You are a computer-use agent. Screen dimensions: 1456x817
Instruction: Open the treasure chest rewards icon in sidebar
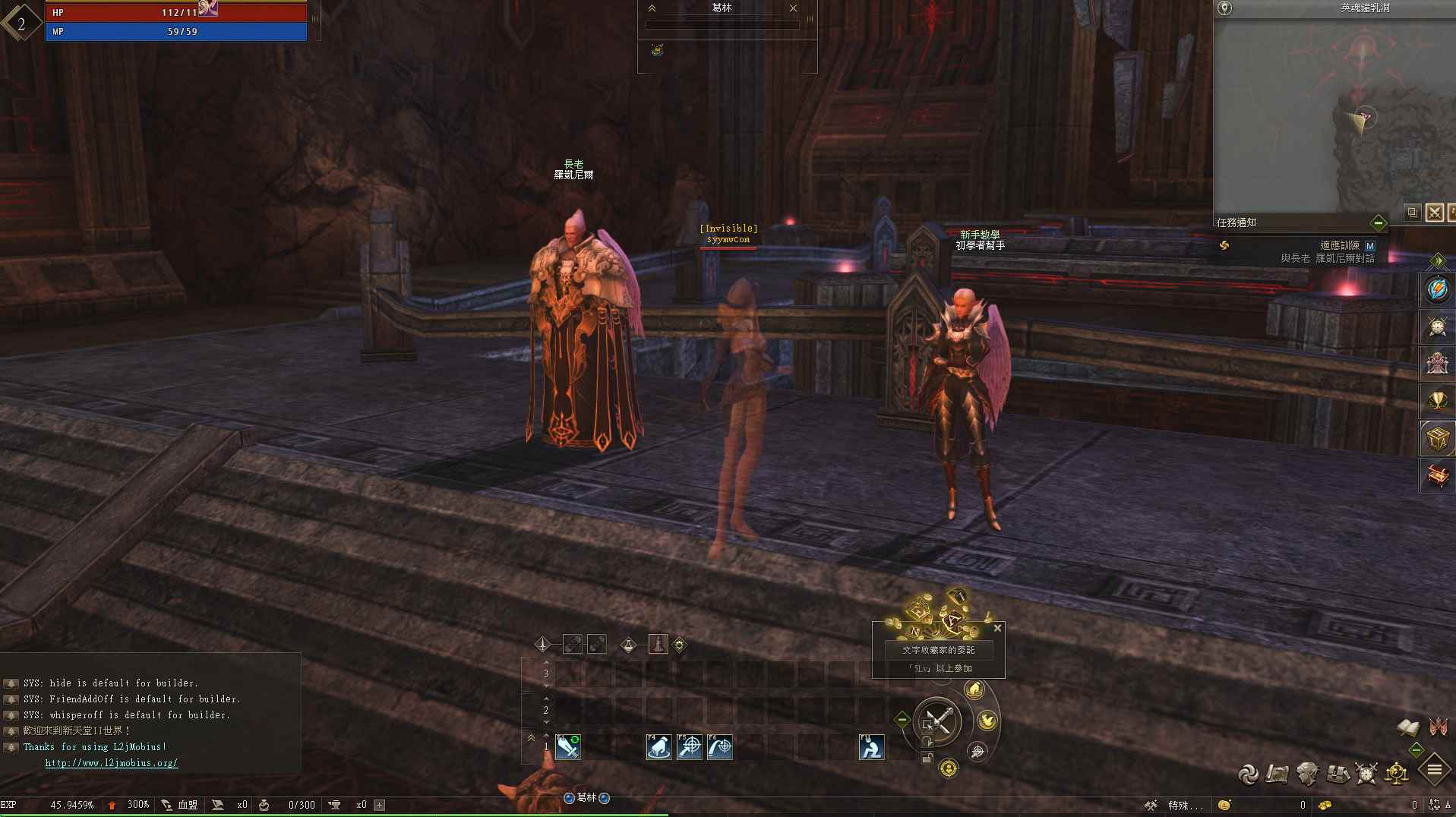coord(1439,475)
